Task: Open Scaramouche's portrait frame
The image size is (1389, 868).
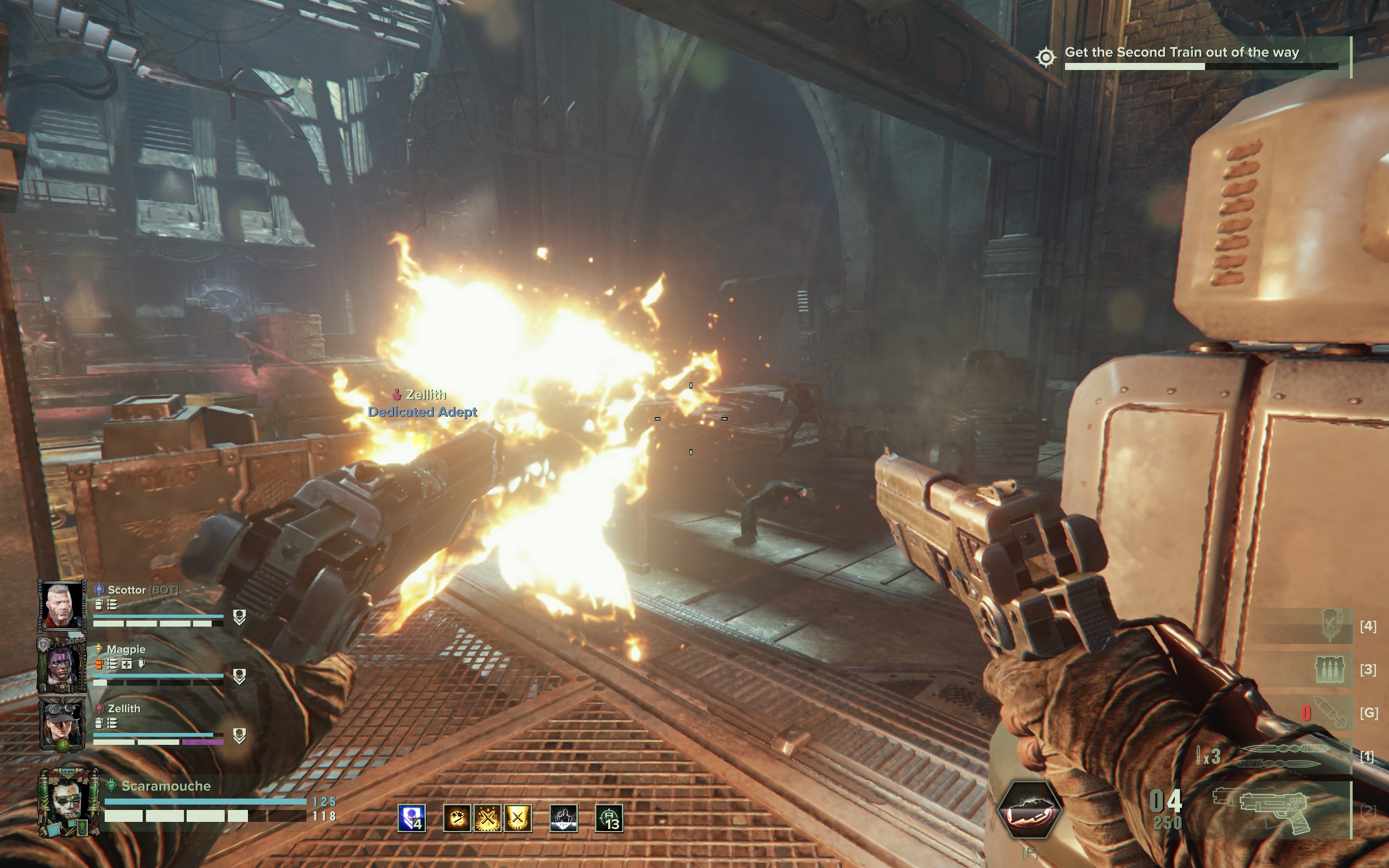Action: [68, 802]
